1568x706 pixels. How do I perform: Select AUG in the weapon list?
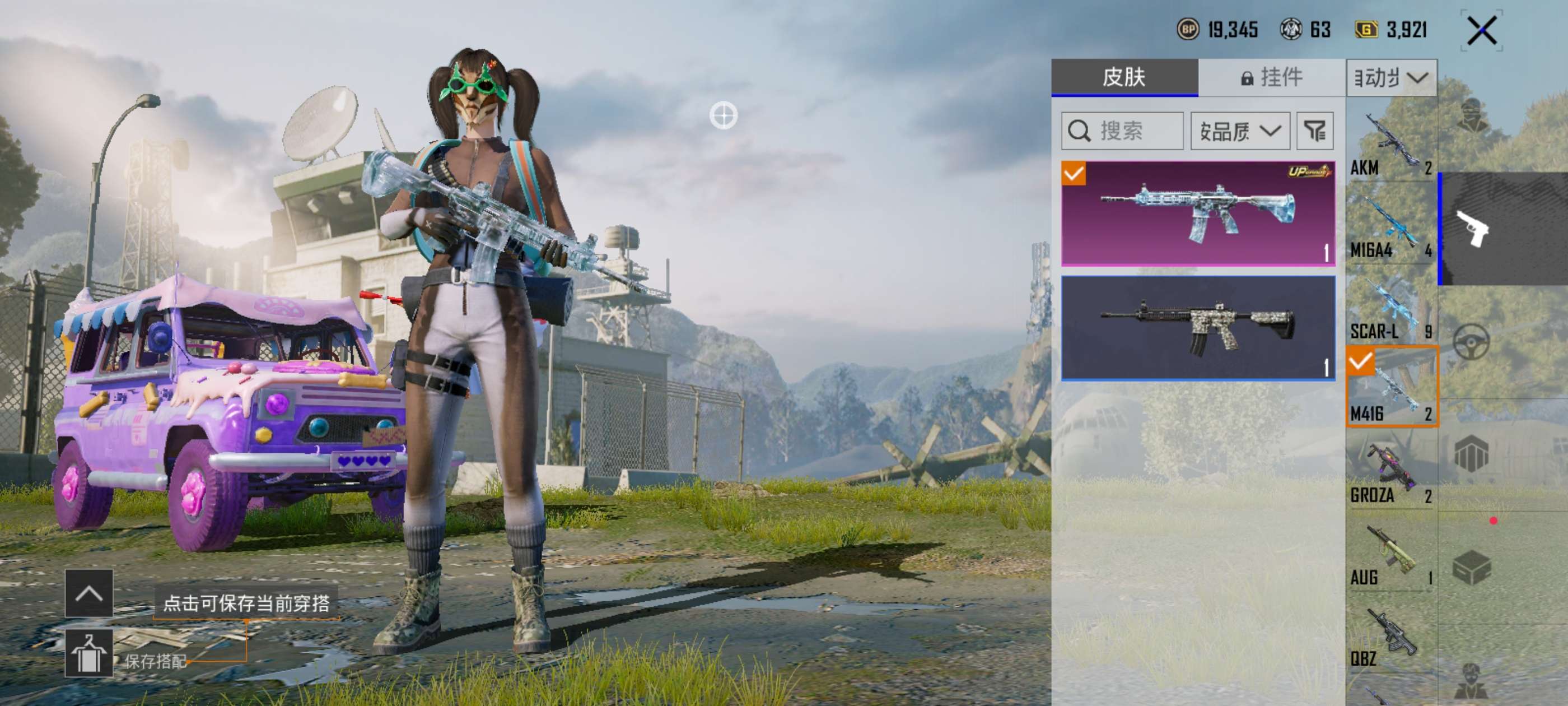pos(1391,554)
